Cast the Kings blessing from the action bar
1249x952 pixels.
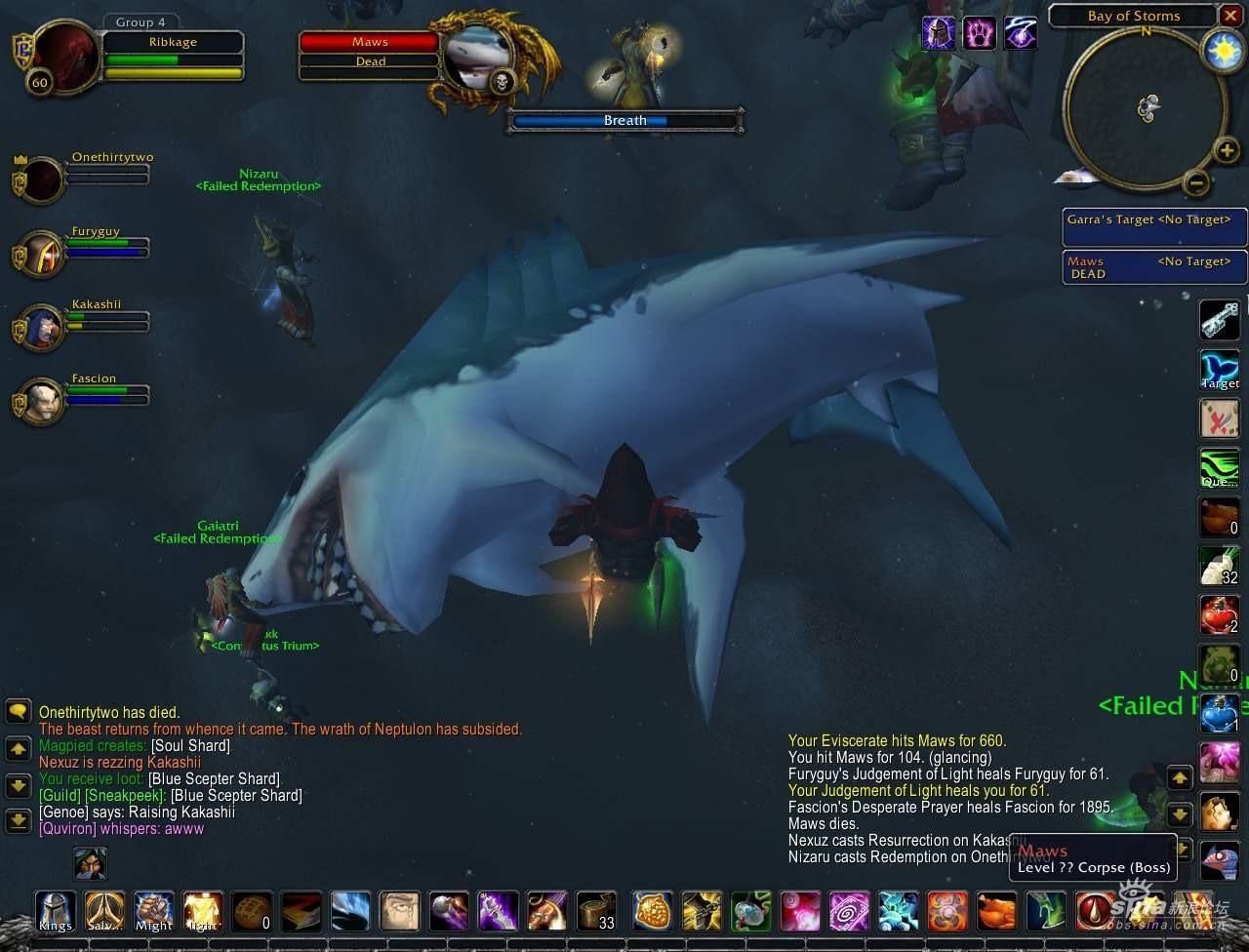click(56, 911)
